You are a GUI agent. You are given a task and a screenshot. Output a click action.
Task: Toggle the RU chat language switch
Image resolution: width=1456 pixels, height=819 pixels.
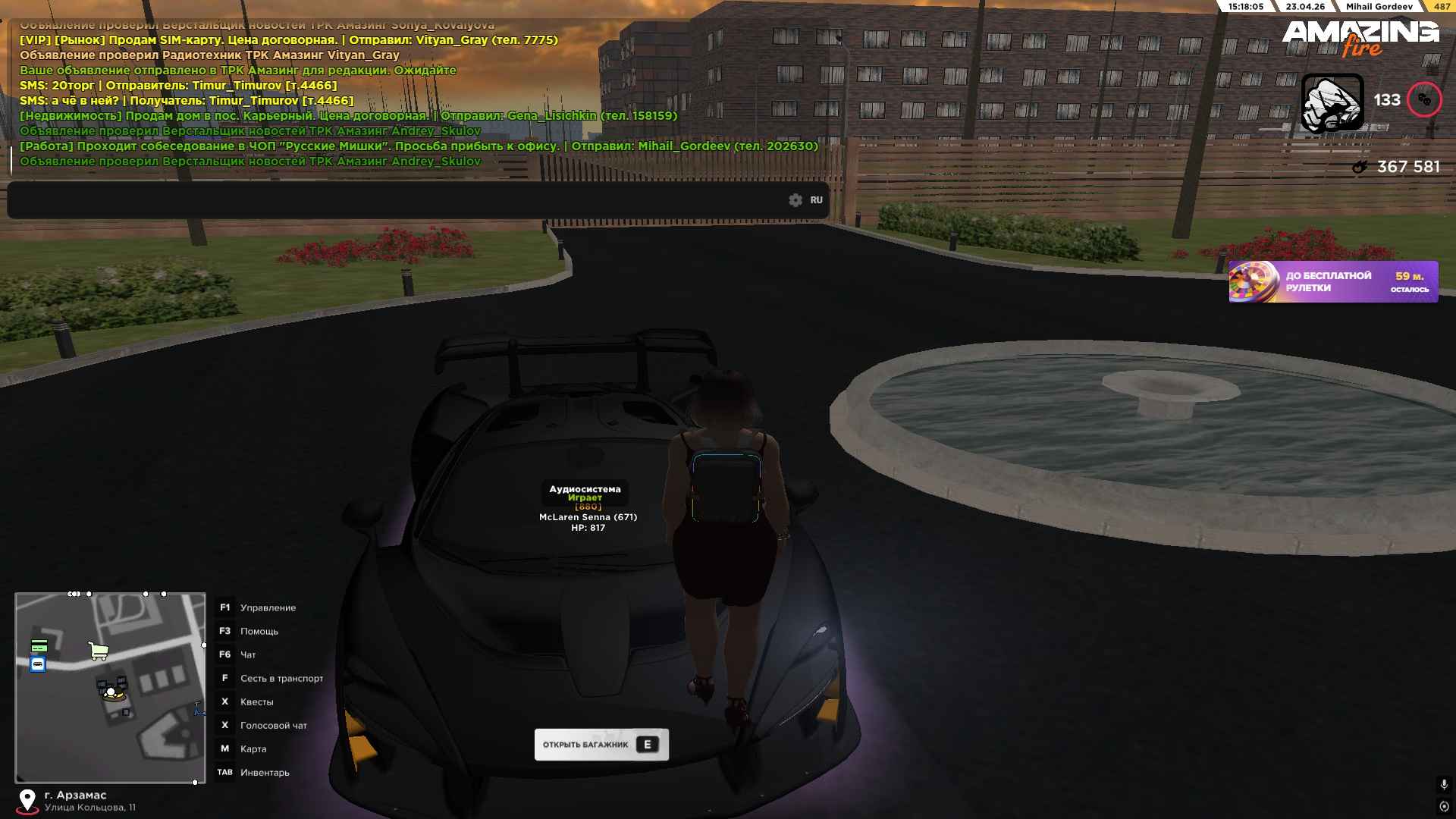[x=816, y=200]
